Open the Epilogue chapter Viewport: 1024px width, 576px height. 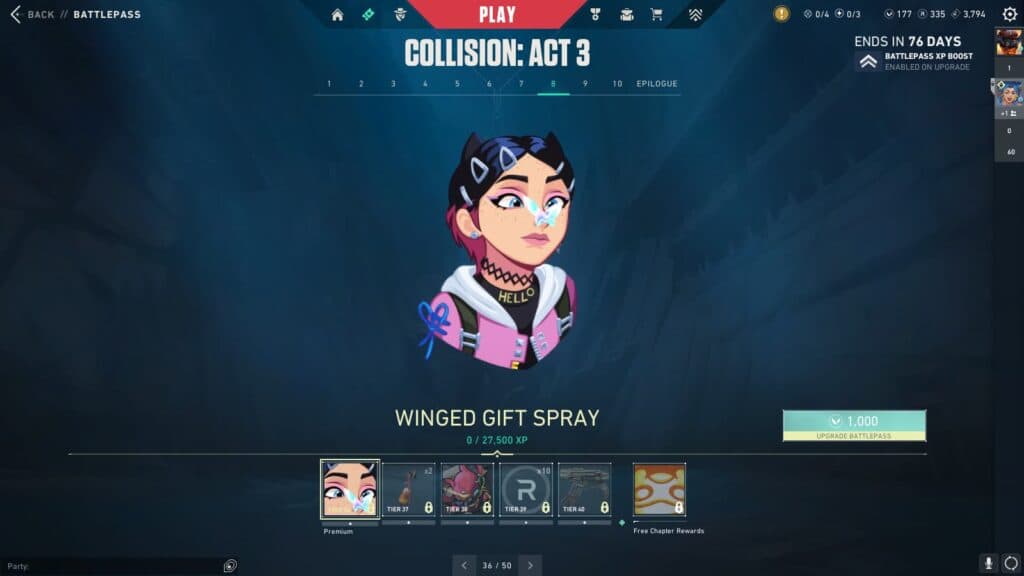[657, 84]
